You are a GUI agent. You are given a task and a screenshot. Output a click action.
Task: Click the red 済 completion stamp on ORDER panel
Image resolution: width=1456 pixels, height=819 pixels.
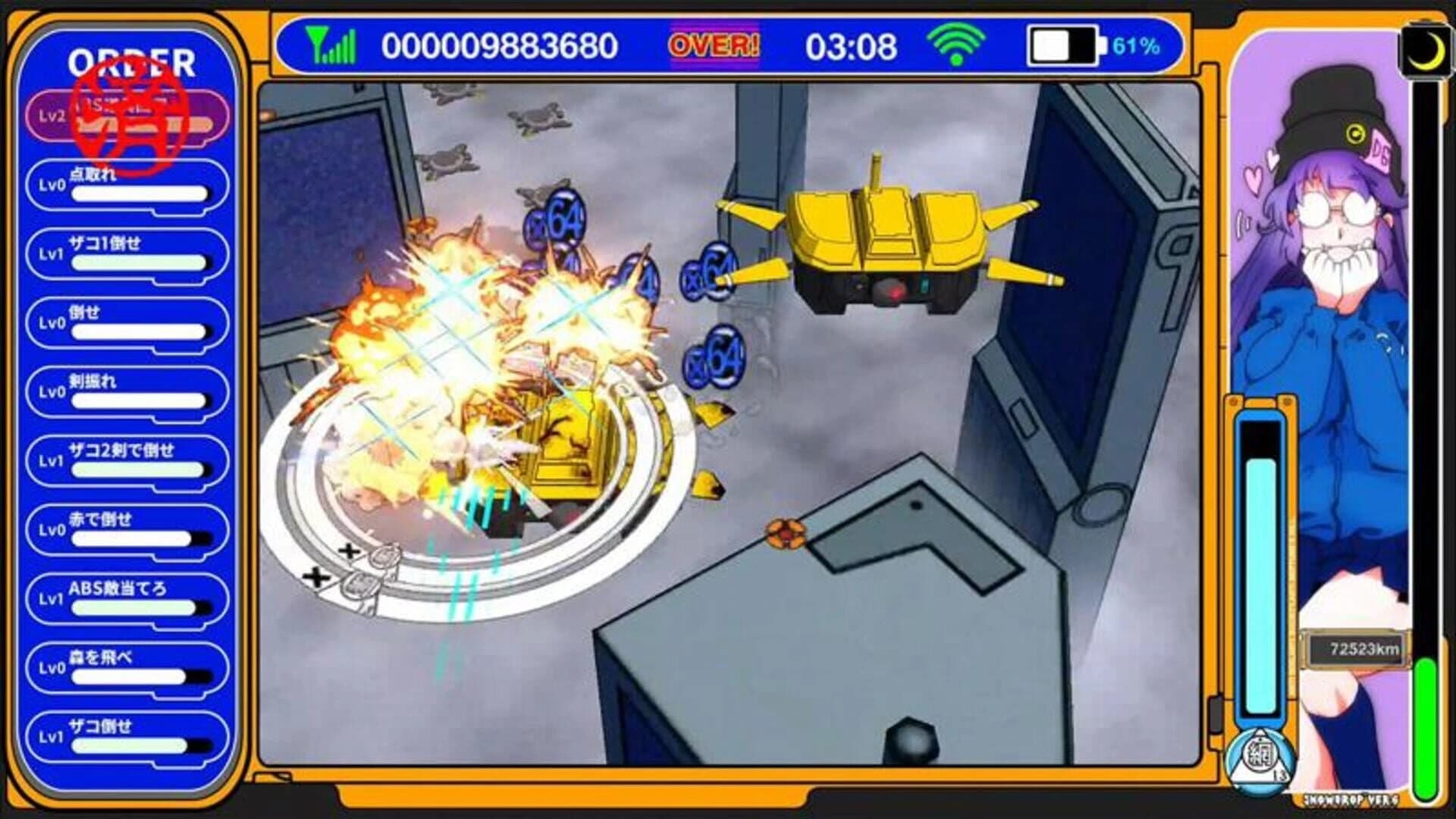pos(131,121)
